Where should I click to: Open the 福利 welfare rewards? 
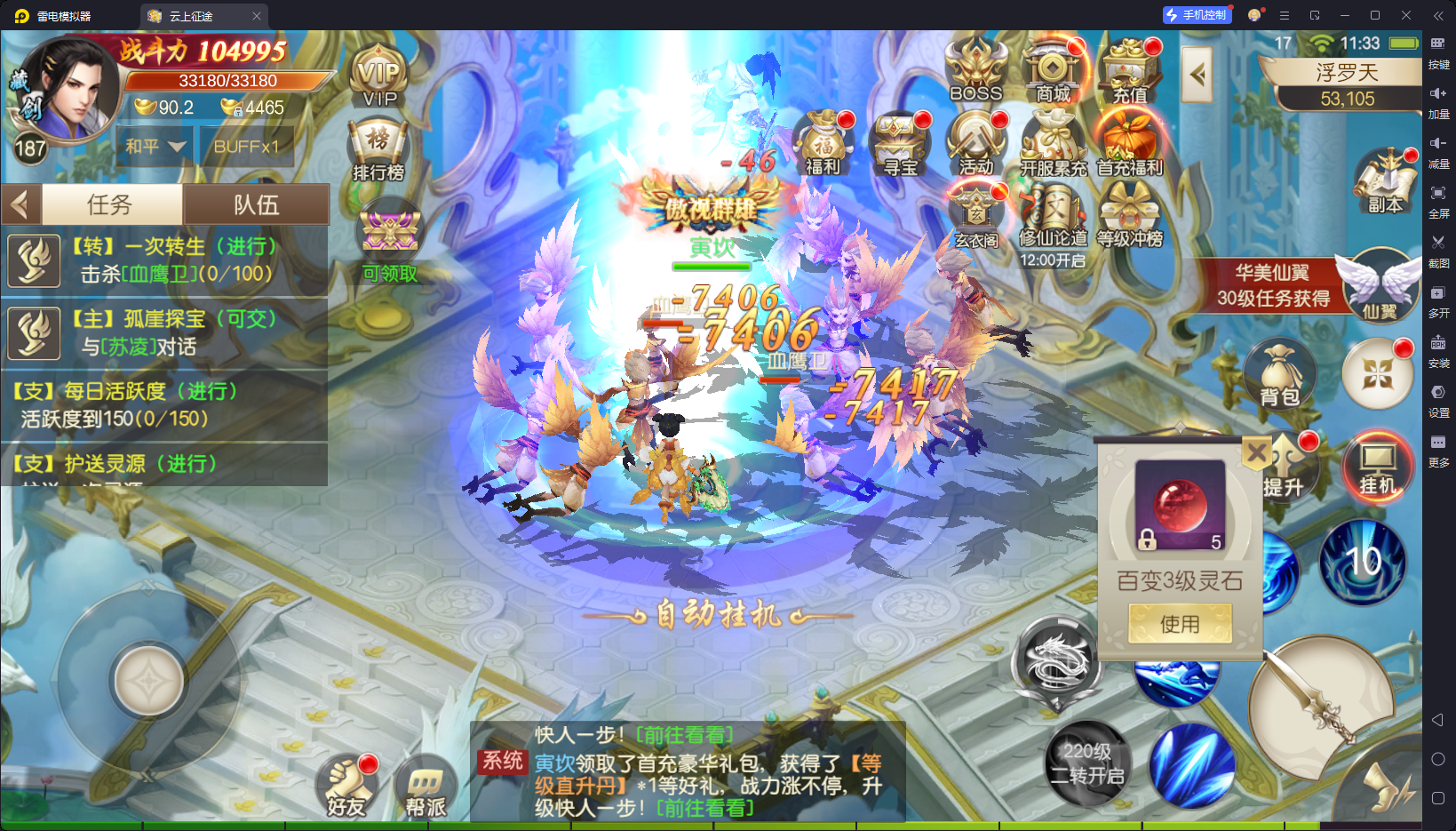(823, 142)
